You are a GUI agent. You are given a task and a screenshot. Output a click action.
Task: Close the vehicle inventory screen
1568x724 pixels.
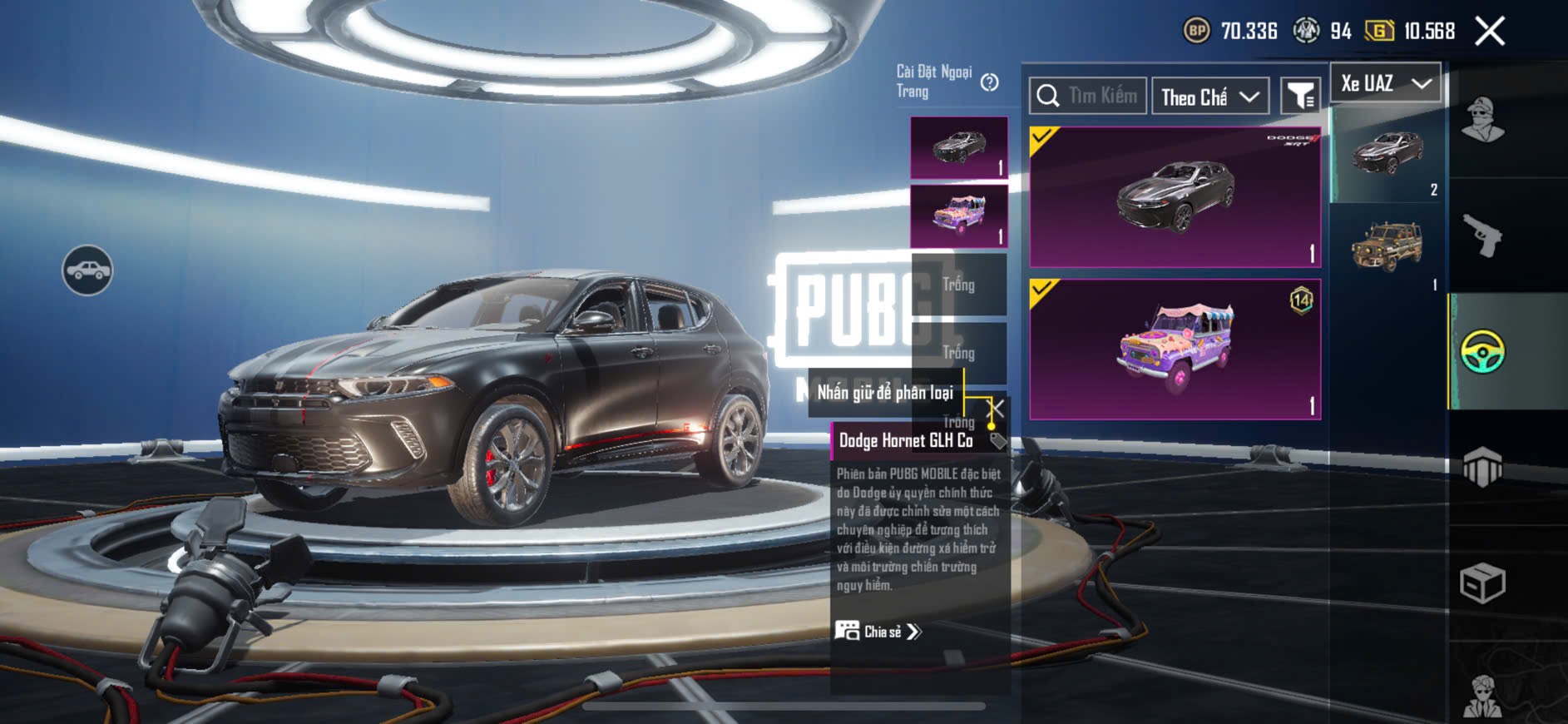[1489, 32]
